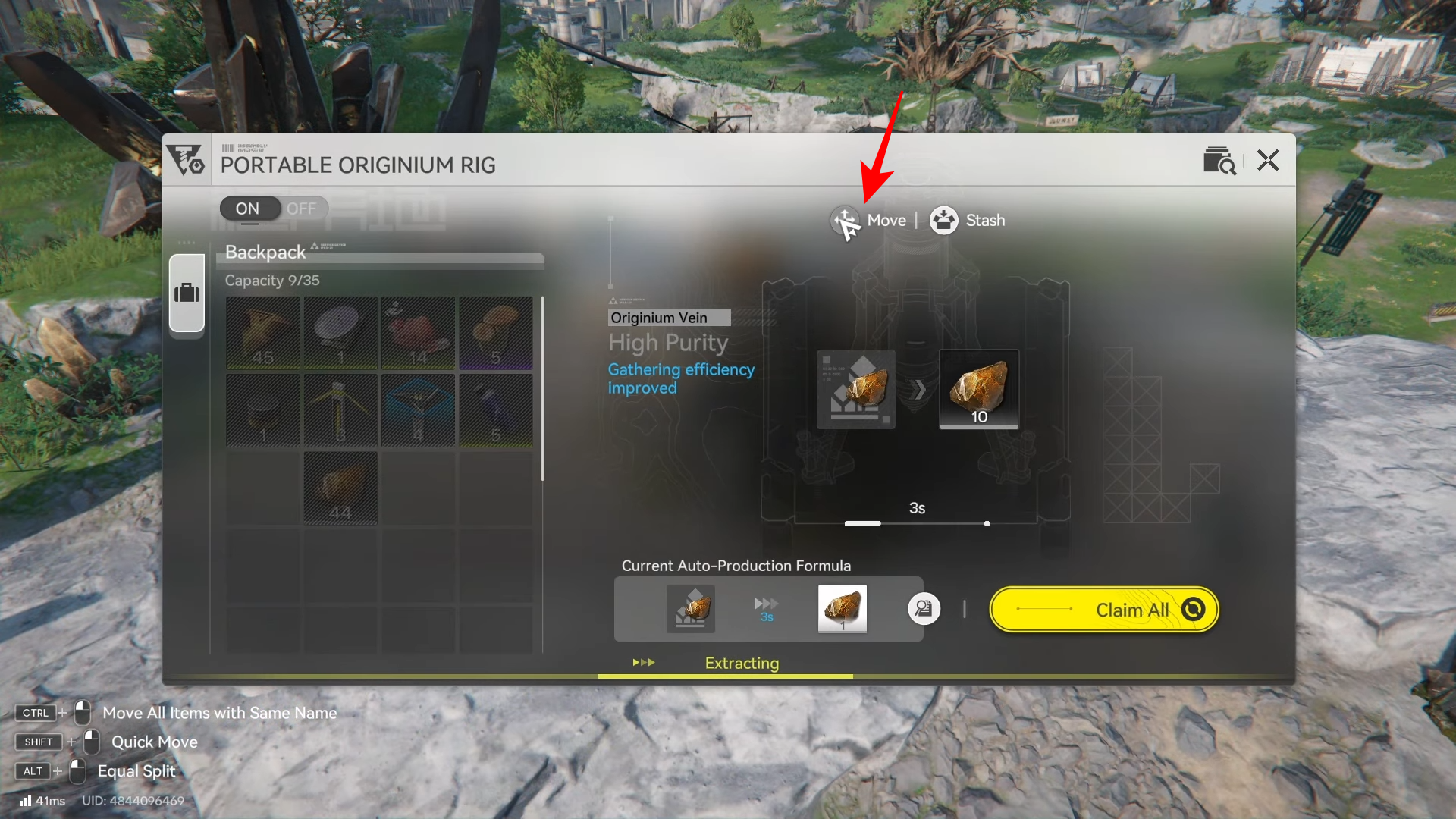Select the blue hexagon backpack item
Image resolution: width=1456 pixels, height=819 pixels.
pyautogui.click(x=418, y=410)
